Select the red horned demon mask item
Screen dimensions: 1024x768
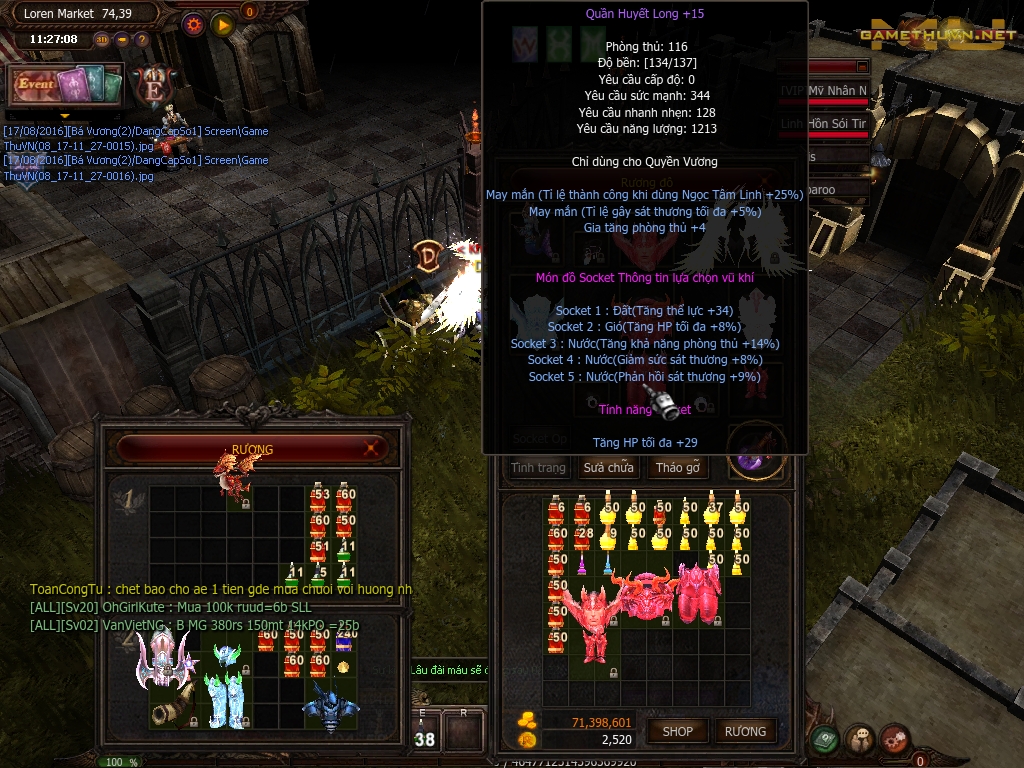[645, 593]
